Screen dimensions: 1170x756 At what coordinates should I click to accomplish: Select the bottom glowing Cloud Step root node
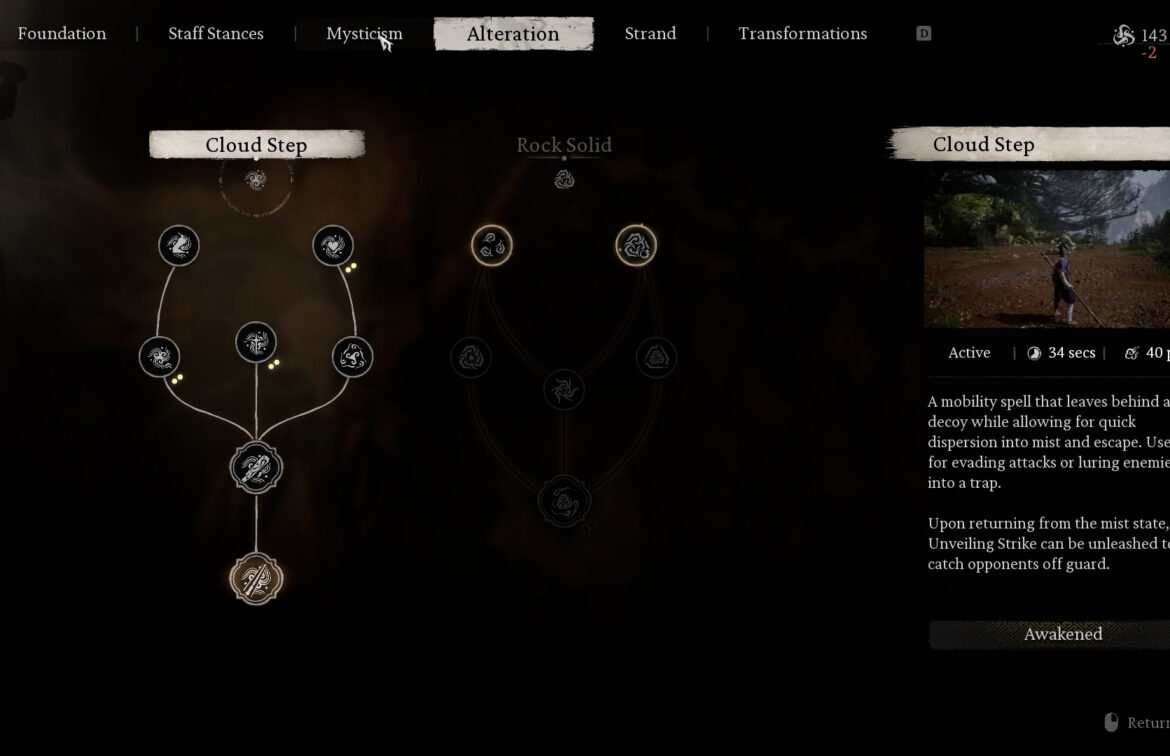257,578
